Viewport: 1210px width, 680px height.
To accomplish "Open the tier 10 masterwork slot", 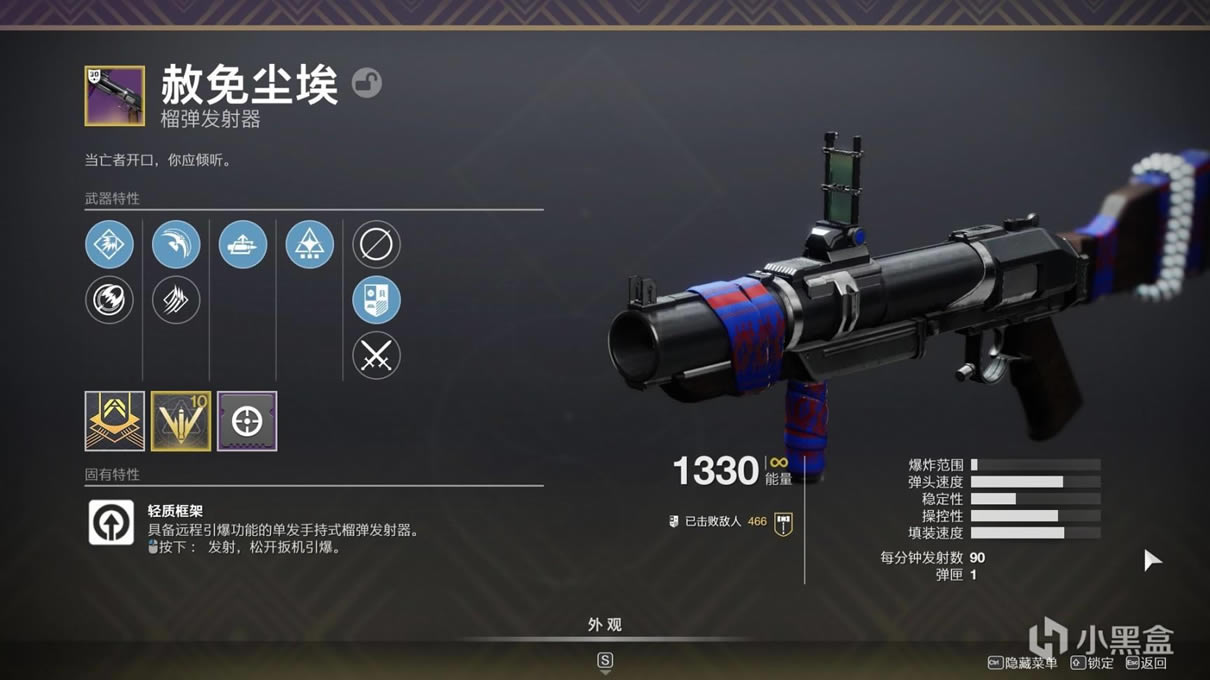I will (x=181, y=421).
